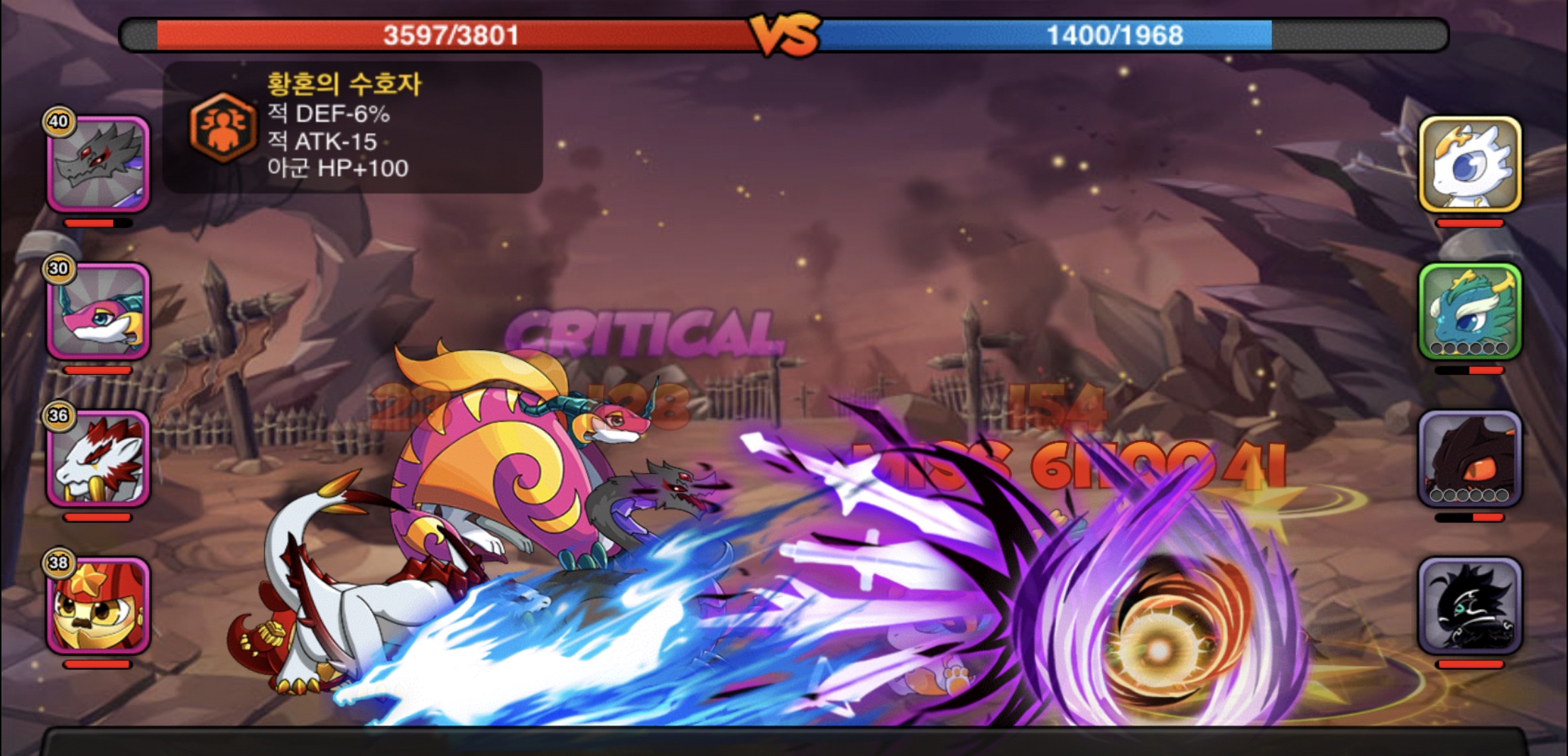This screenshot has width=1568, height=756.
Task: Choose the black shadow dragon enemy portrait
Action: [1469, 605]
